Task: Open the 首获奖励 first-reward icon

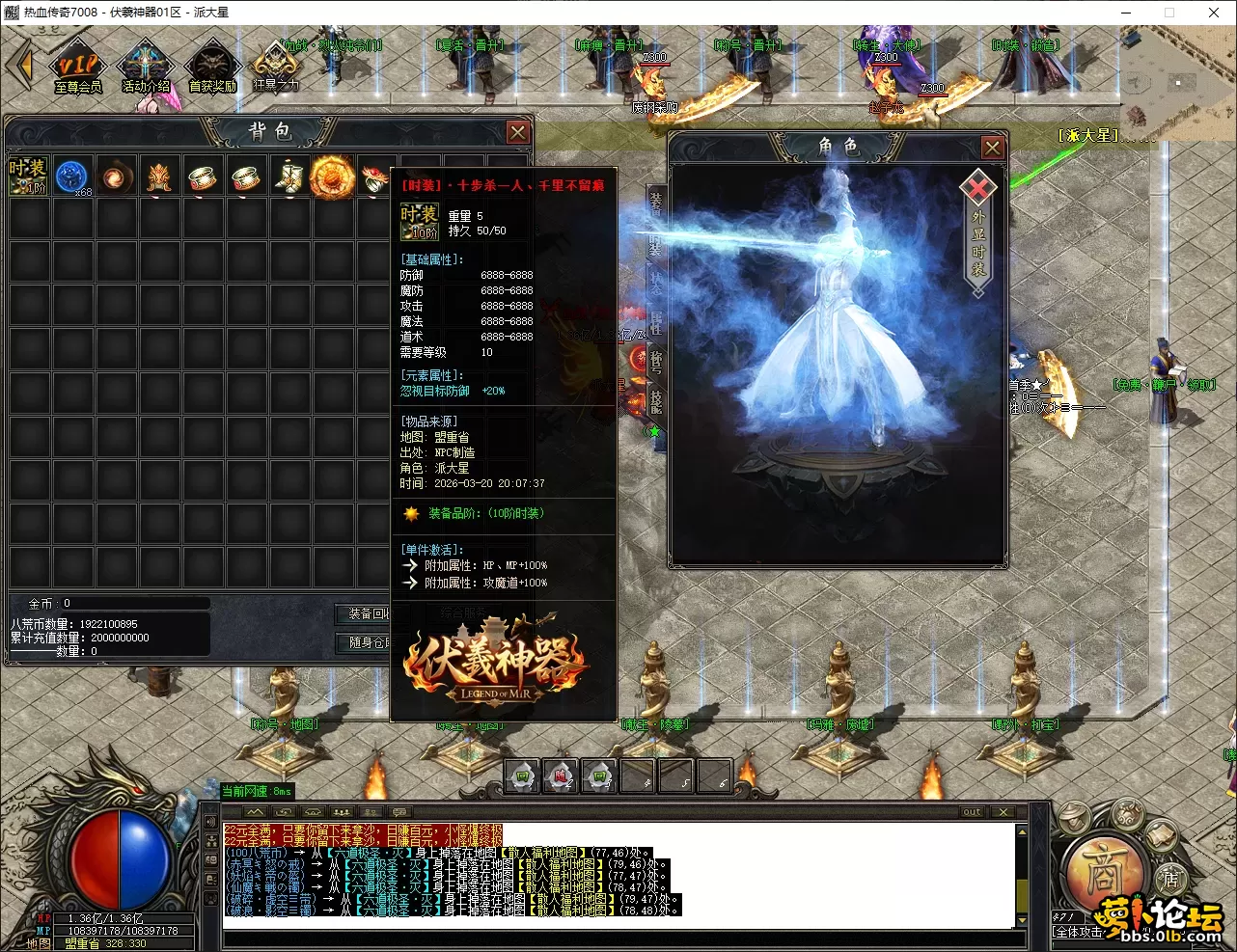Action: point(212,68)
